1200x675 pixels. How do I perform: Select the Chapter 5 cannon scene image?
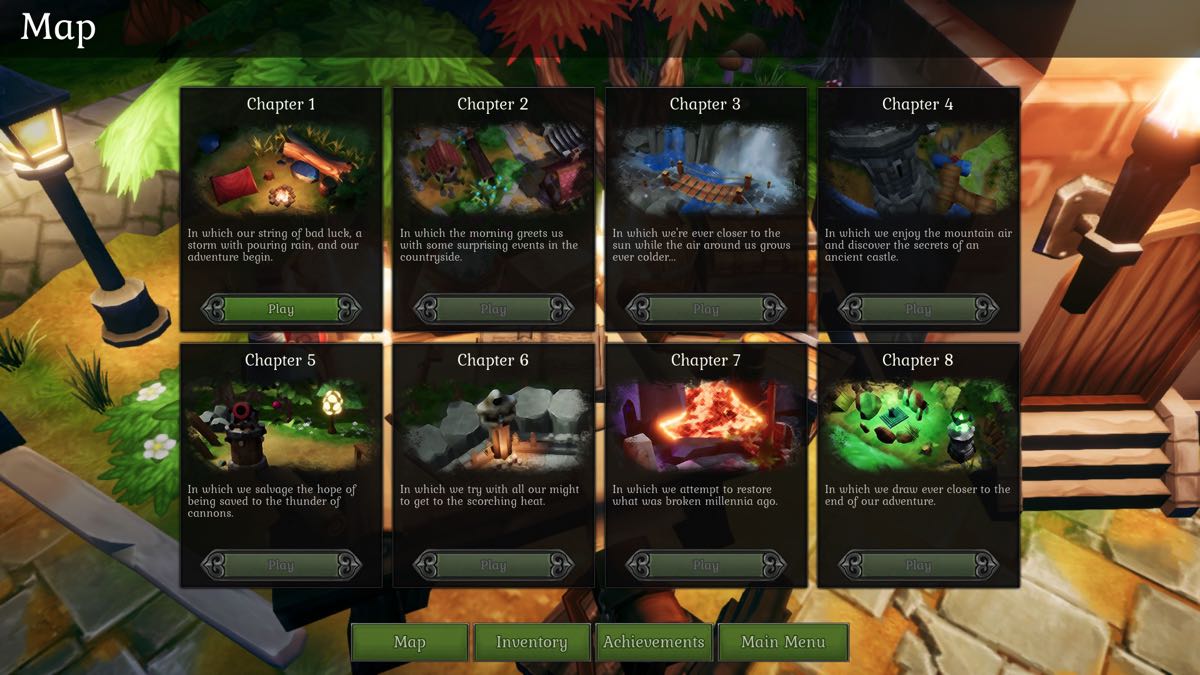pyautogui.click(x=281, y=425)
